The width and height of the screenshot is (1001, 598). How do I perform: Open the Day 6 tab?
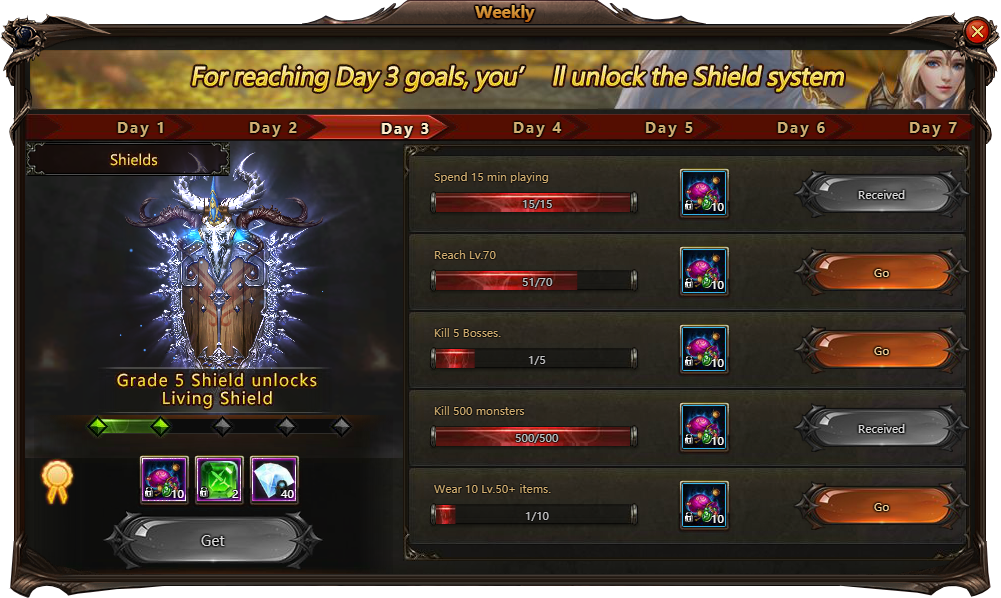(801, 128)
